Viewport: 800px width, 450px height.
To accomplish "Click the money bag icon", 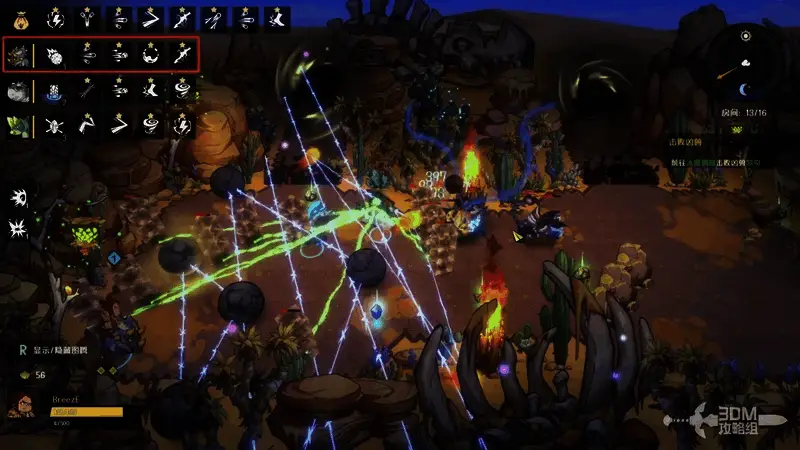I will (19, 17).
